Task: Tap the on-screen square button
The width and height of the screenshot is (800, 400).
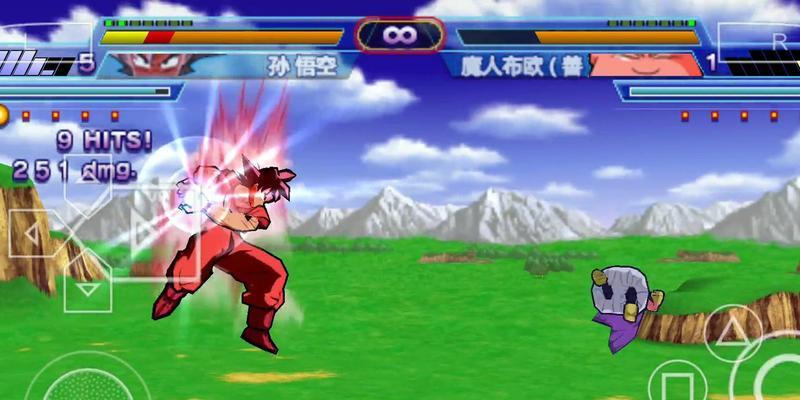Action: tap(678, 385)
